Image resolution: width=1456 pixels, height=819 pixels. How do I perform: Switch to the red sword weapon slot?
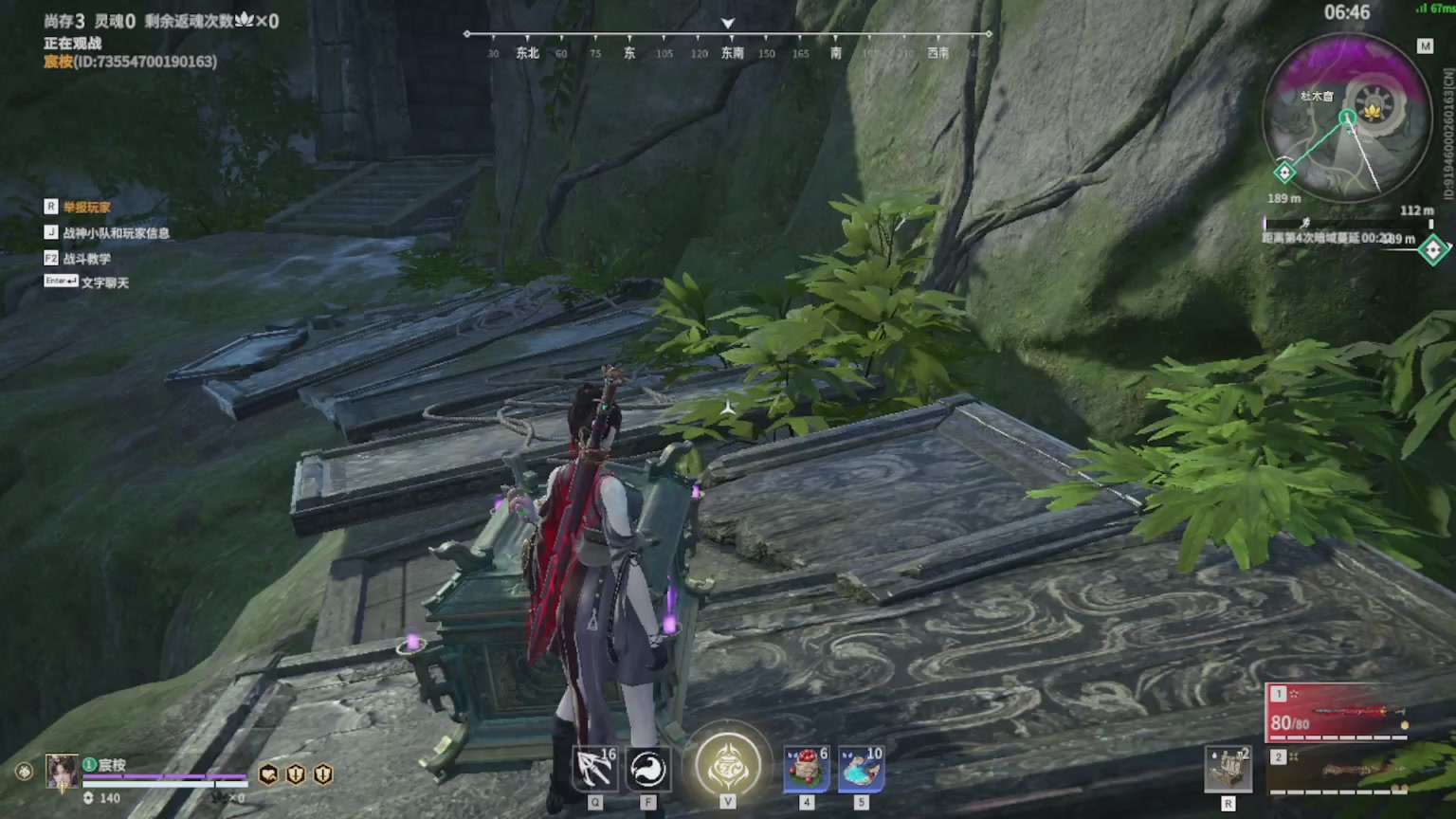[x=1338, y=711]
